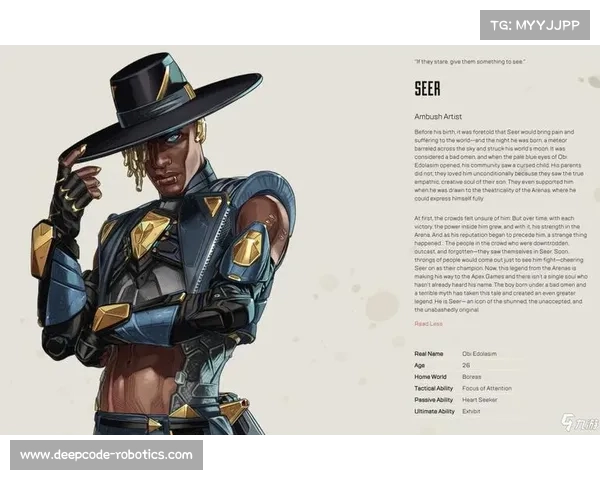
Task: Open the deepcode-robotics.com website banner
Action: tap(106, 455)
